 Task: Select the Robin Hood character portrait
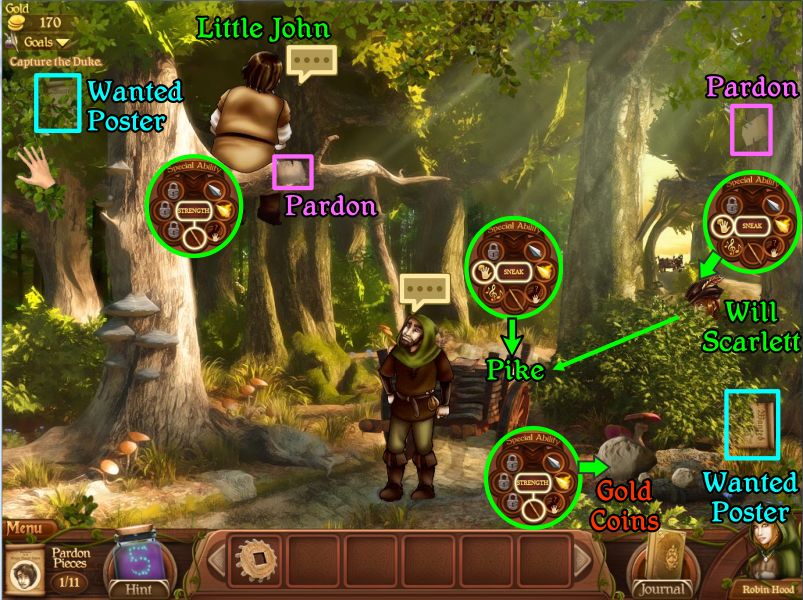point(769,558)
